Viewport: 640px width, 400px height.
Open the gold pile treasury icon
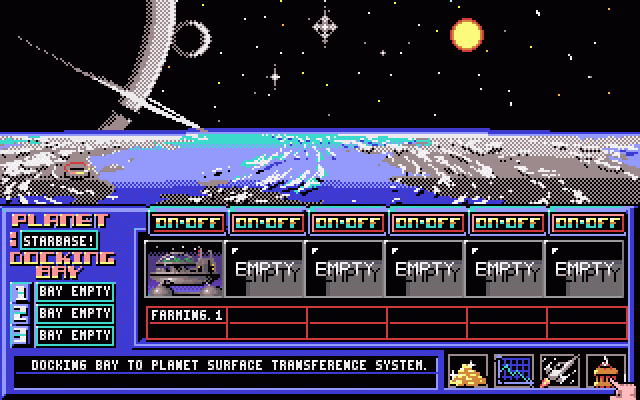coord(468,371)
